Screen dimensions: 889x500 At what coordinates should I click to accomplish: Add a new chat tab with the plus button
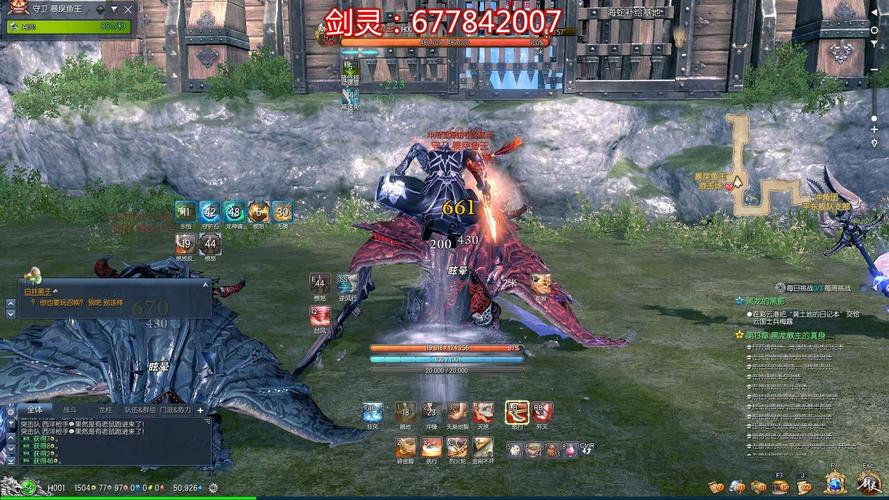200,409
